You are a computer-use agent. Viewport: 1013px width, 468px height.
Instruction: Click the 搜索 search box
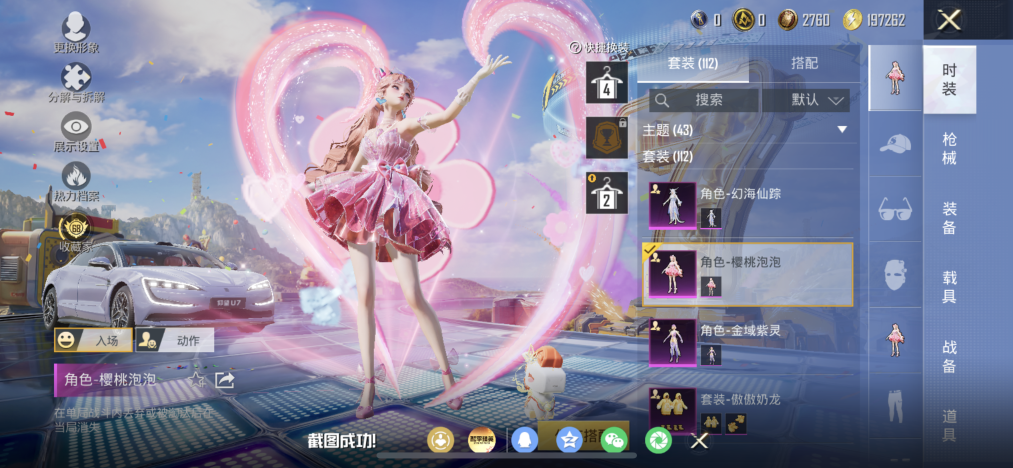[x=704, y=100]
